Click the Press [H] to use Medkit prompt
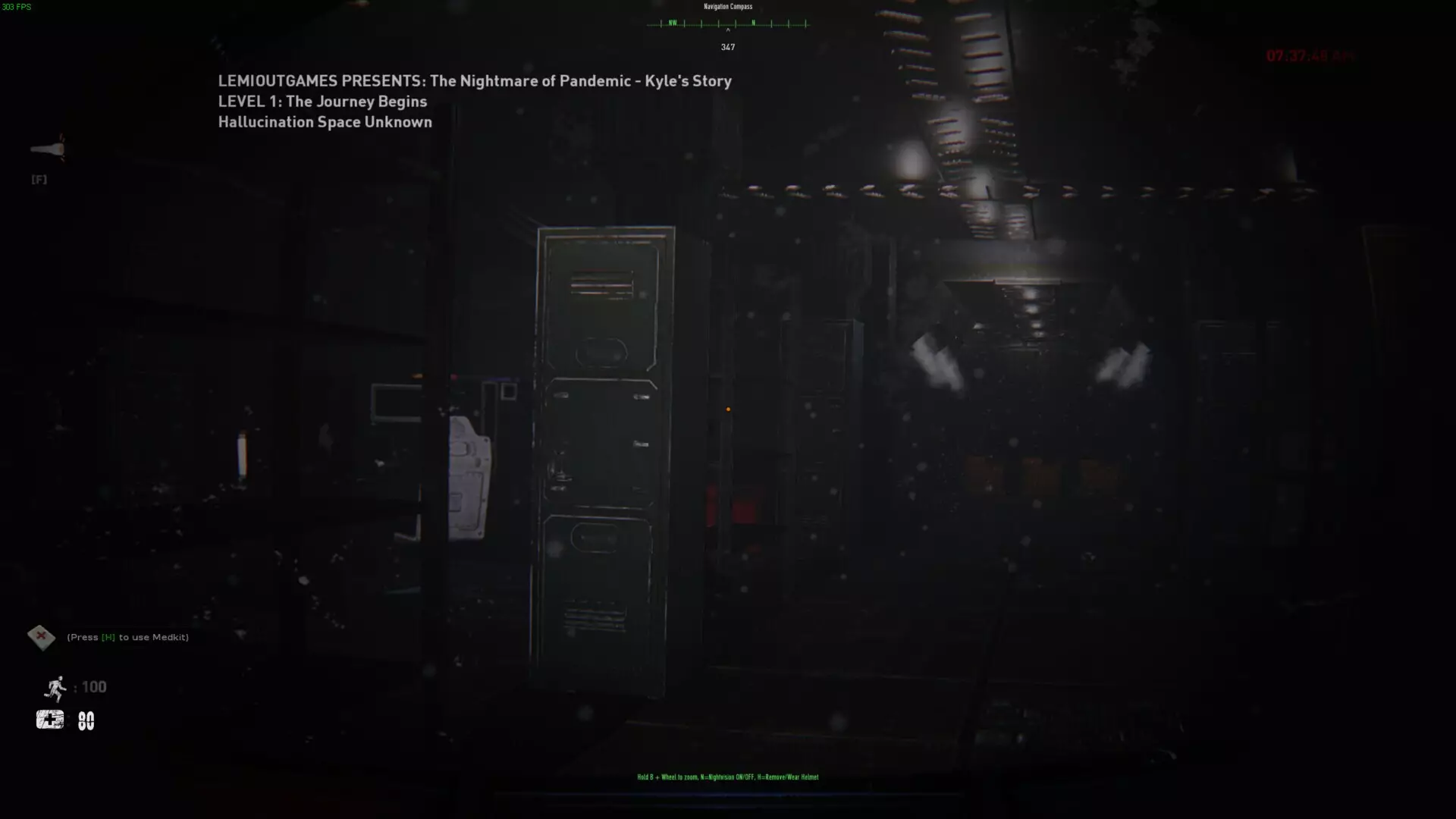This screenshot has height=819, width=1456. coord(127,637)
